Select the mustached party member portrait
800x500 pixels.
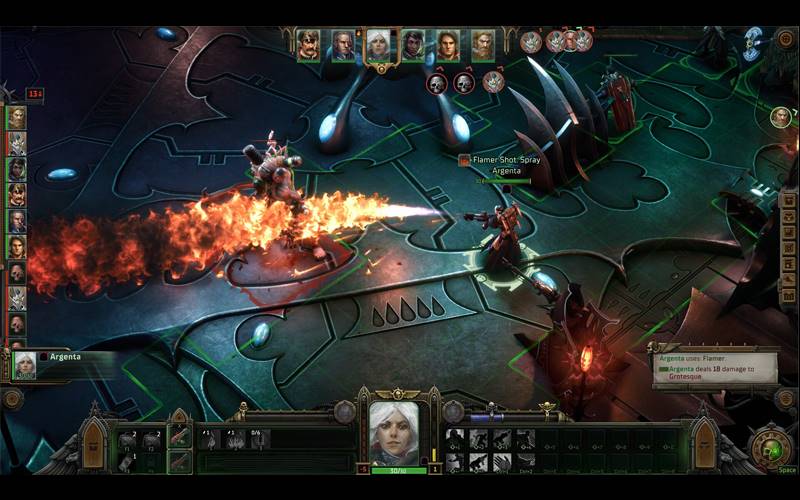tap(309, 44)
